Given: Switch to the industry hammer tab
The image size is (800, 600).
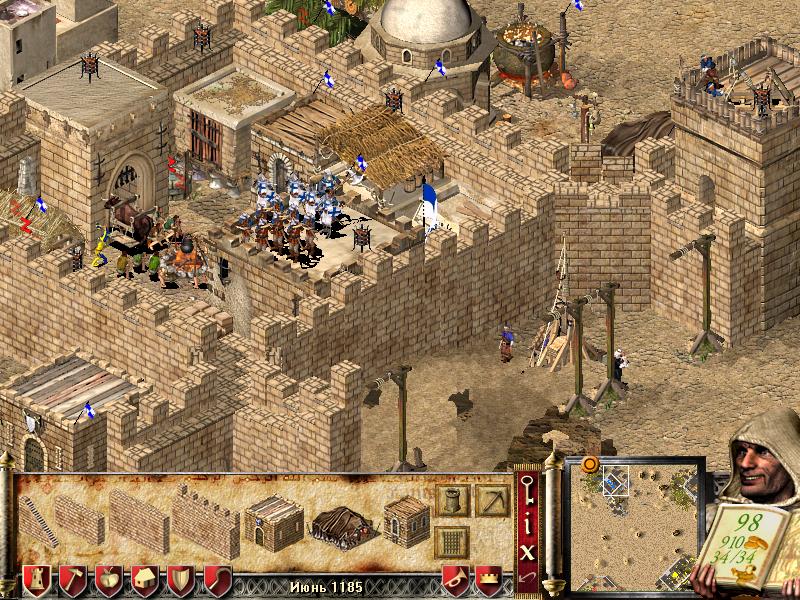Looking at the screenshot, I should tap(73, 580).
